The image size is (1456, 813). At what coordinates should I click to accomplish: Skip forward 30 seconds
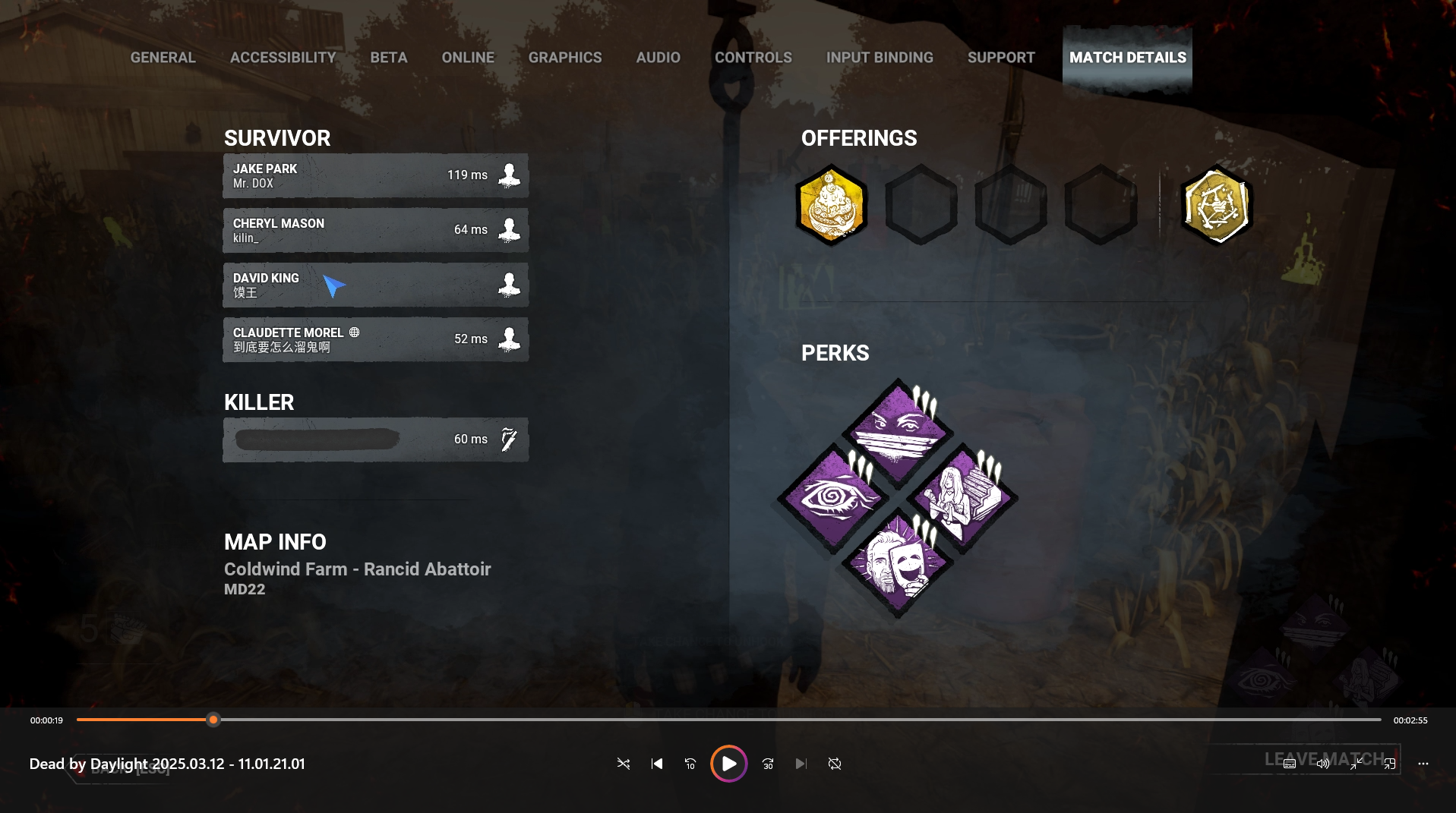click(767, 764)
